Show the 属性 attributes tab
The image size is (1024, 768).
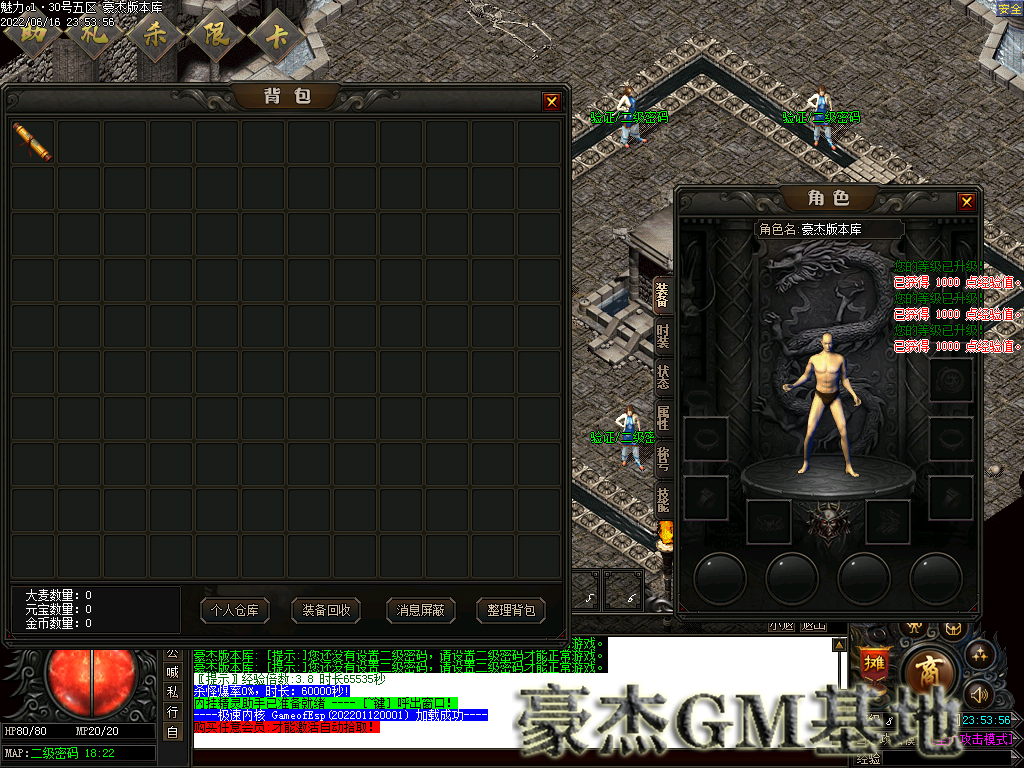pyautogui.click(x=663, y=418)
